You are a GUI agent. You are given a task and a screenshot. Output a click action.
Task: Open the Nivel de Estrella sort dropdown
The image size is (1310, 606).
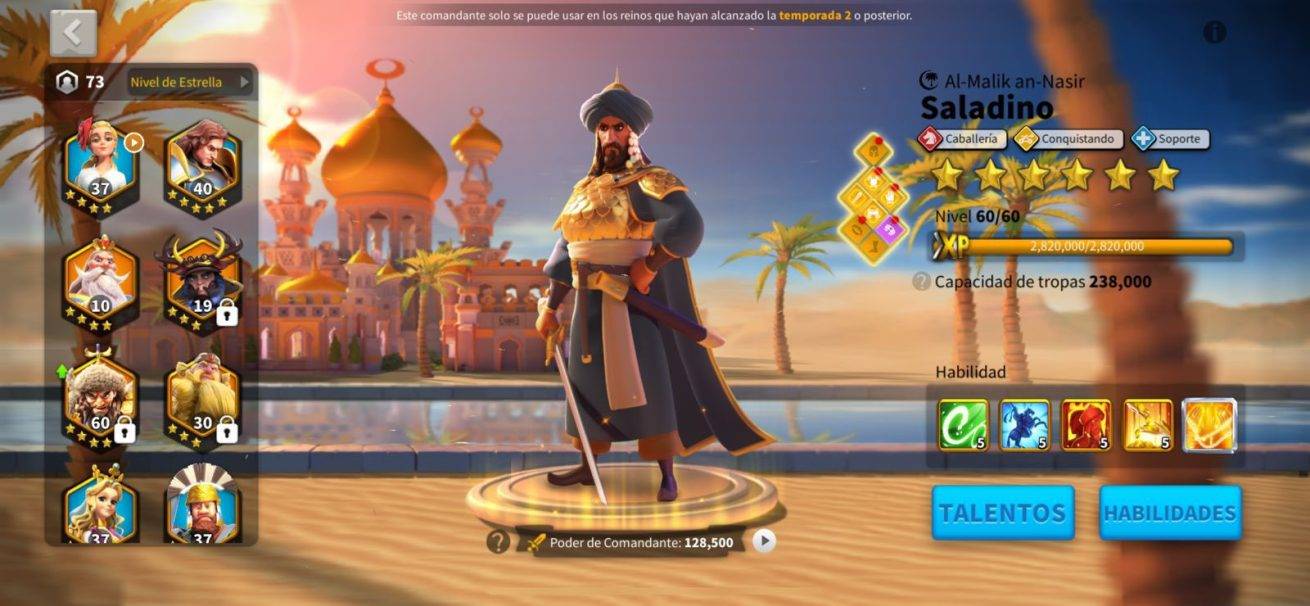coord(190,82)
